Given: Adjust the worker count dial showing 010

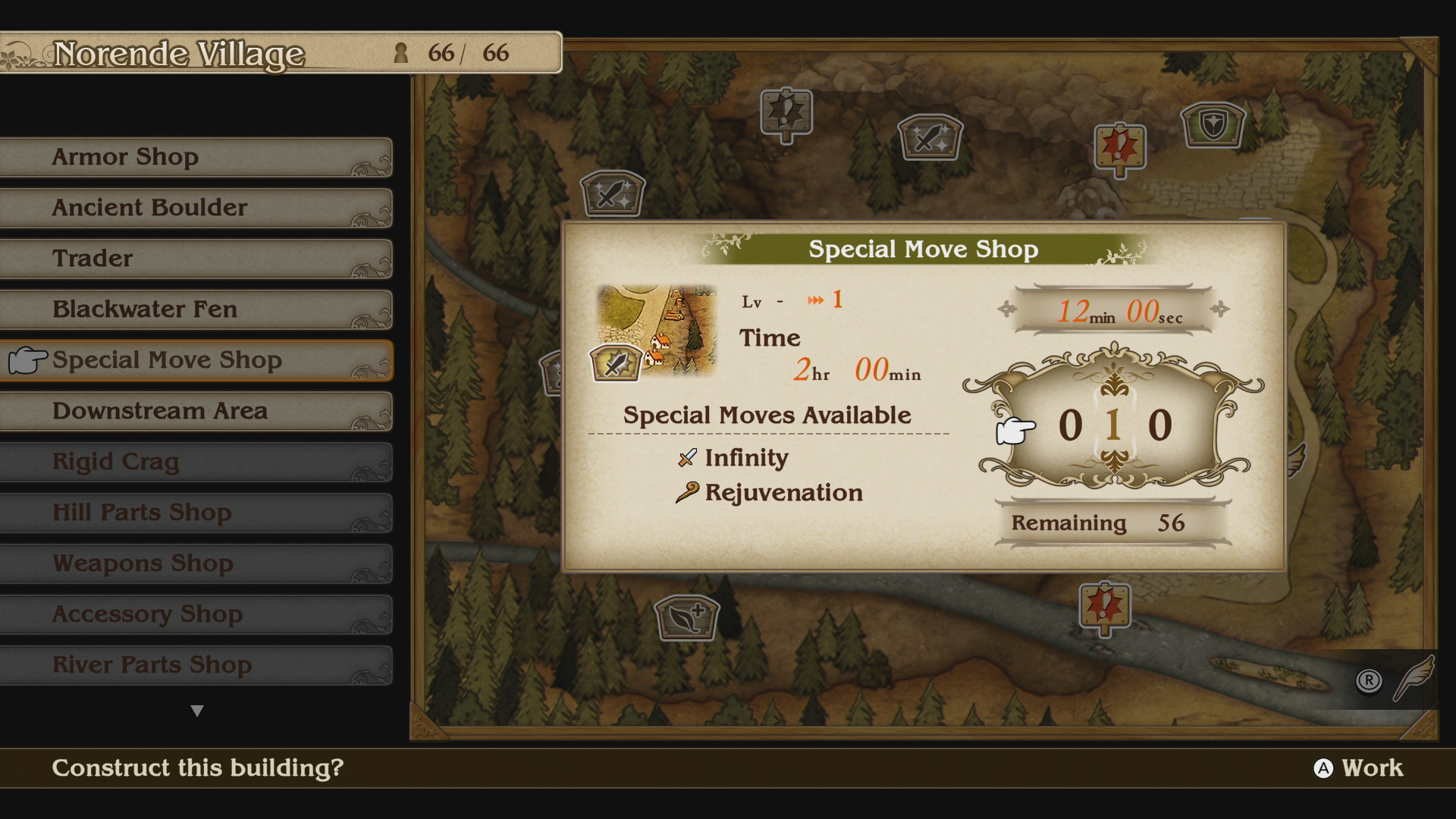Looking at the screenshot, I should coord(1113,425).
